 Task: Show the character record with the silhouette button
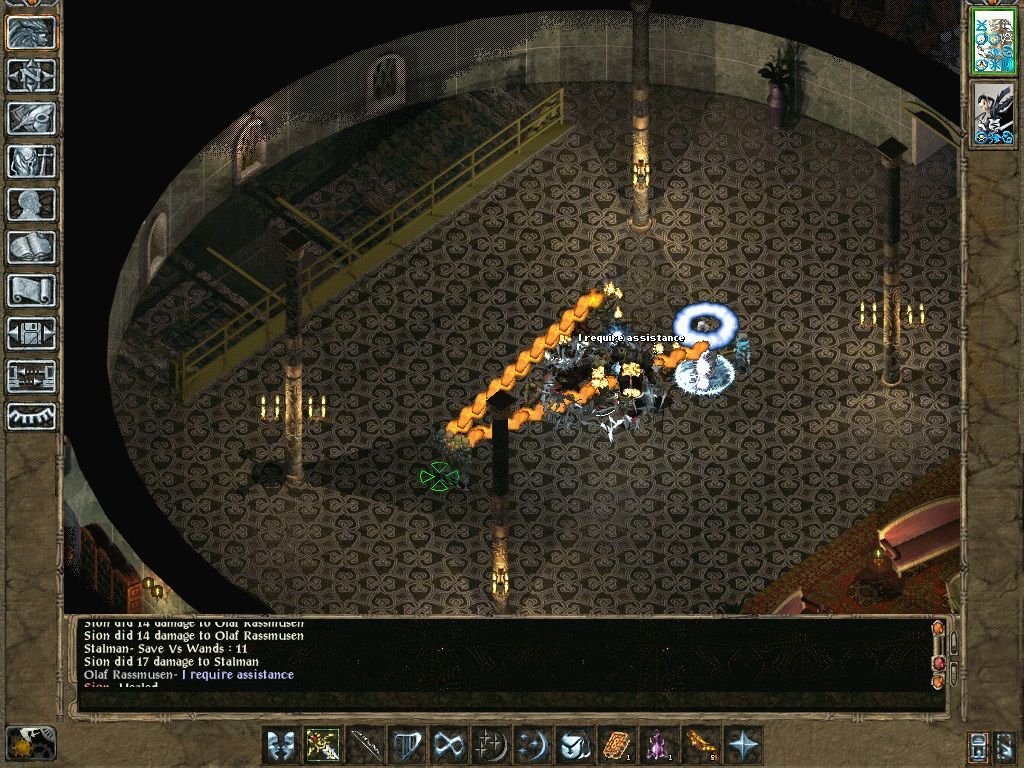point(32,204)
